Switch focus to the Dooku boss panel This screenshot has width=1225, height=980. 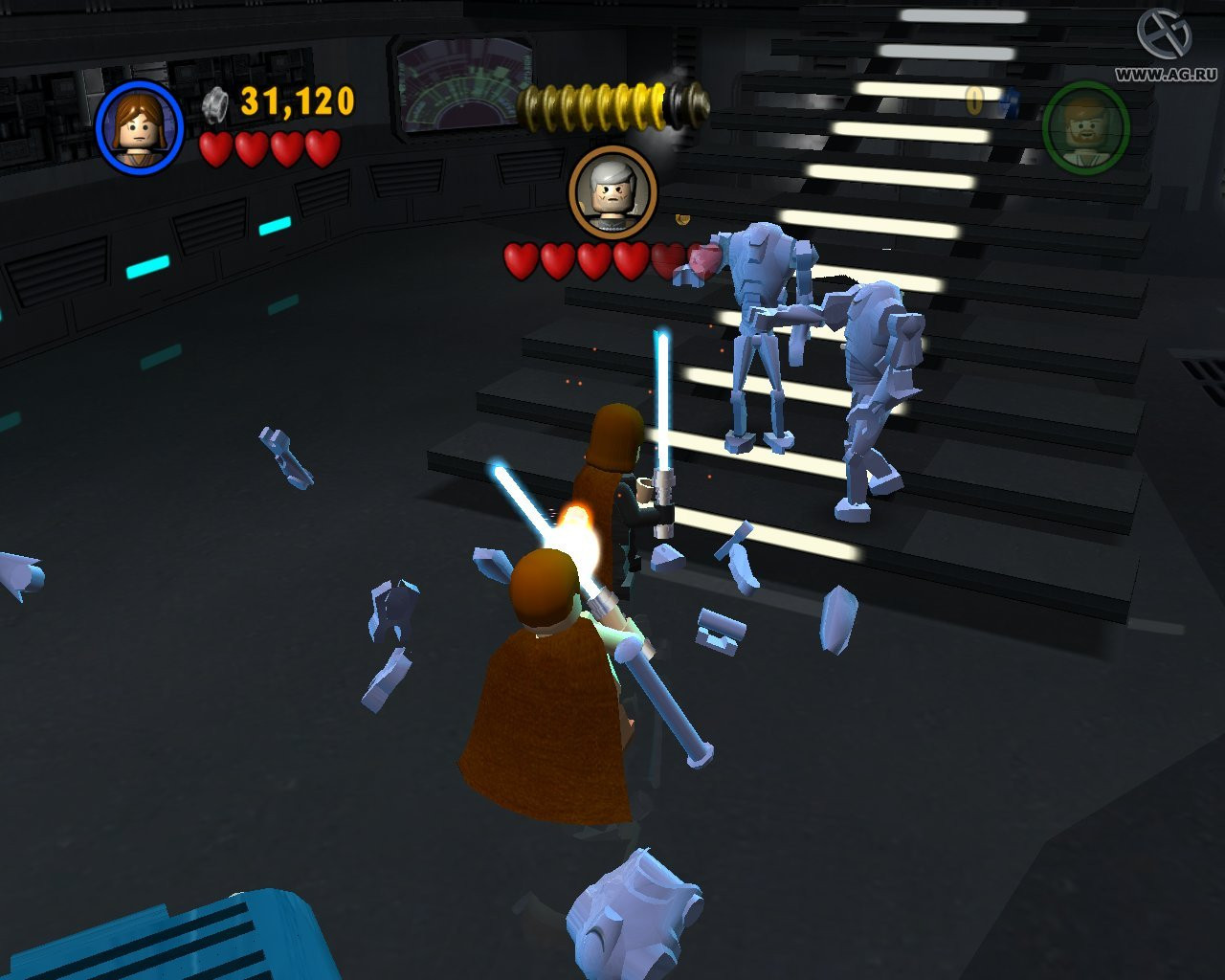coord(612,191)
